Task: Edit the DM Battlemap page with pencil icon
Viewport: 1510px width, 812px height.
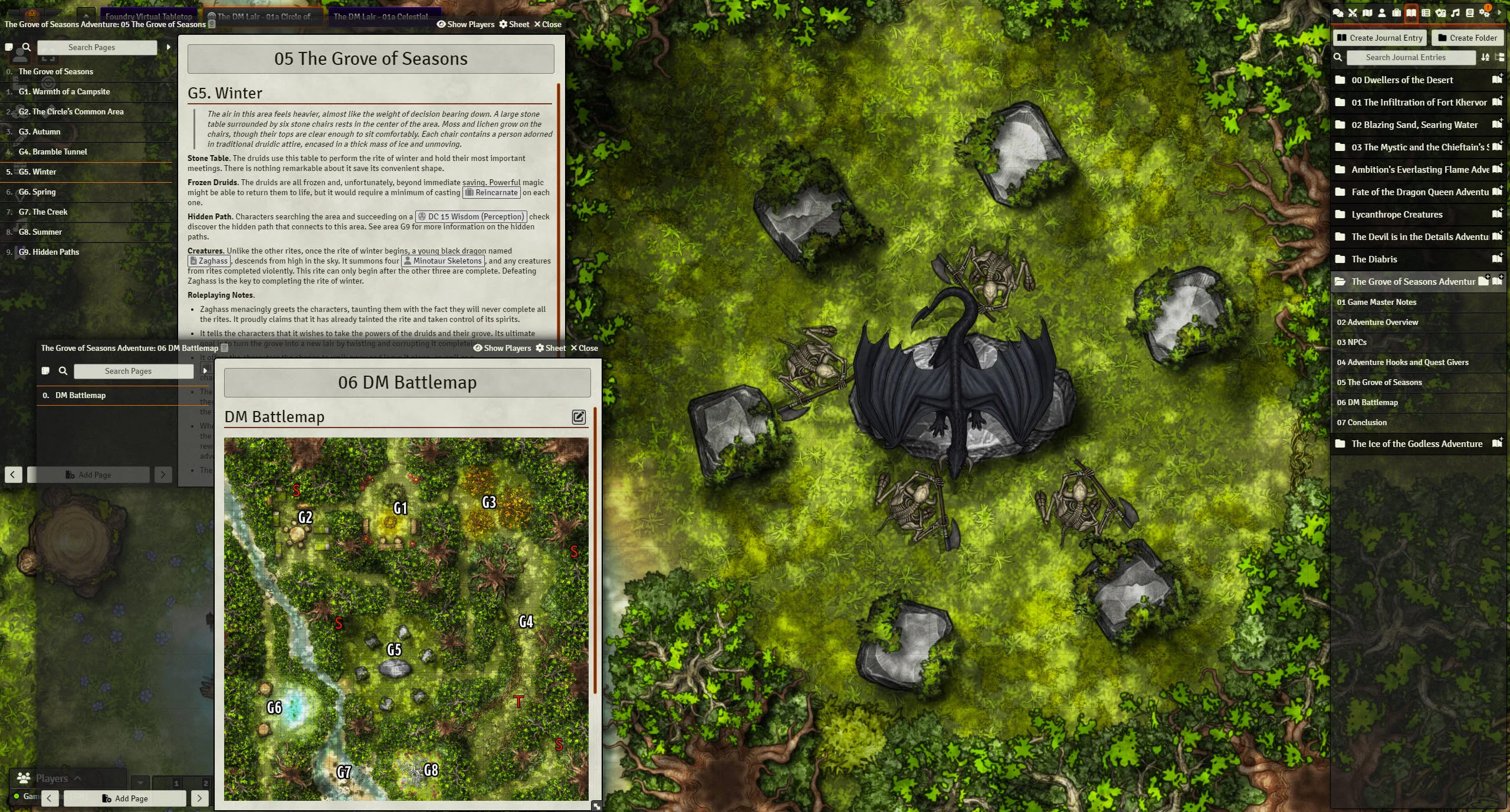Action: click(579, 417)
